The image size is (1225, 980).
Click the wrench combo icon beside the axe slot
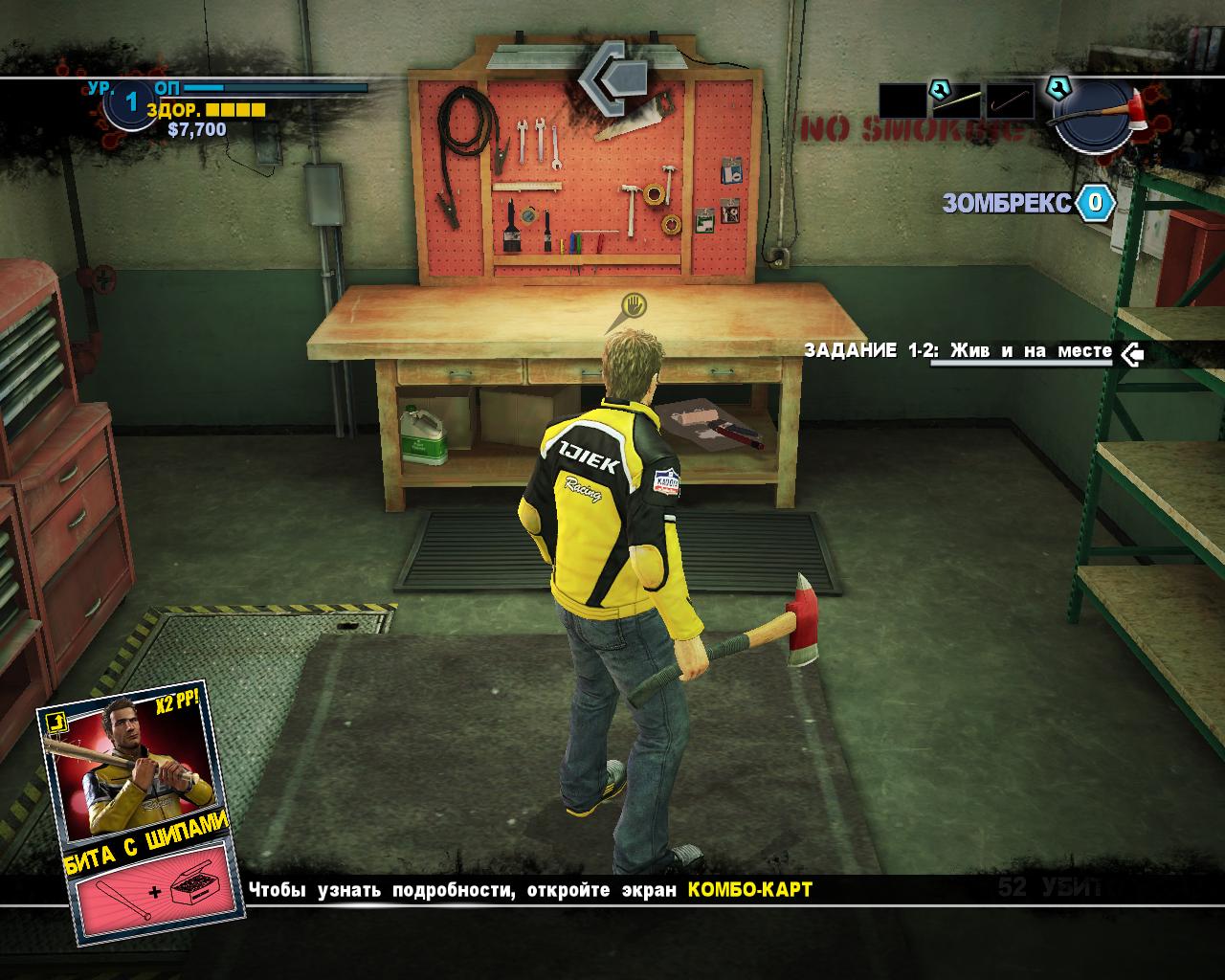[1058, 89]
